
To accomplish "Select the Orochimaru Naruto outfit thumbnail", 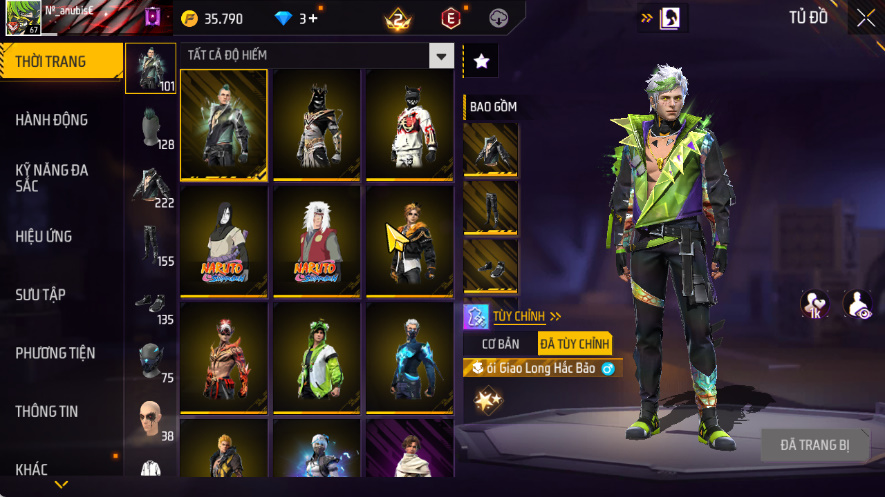I will click(x=224, y=241).
